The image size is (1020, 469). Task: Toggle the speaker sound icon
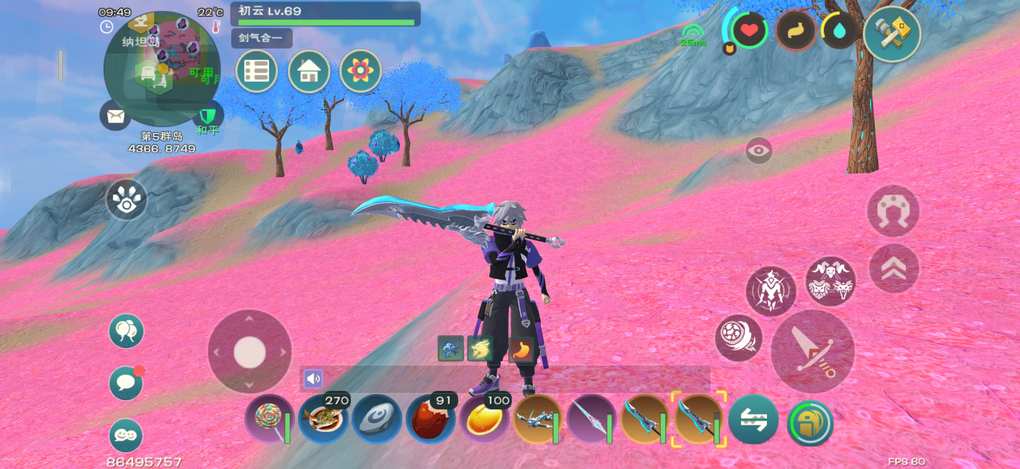click(x=314, y=379)
